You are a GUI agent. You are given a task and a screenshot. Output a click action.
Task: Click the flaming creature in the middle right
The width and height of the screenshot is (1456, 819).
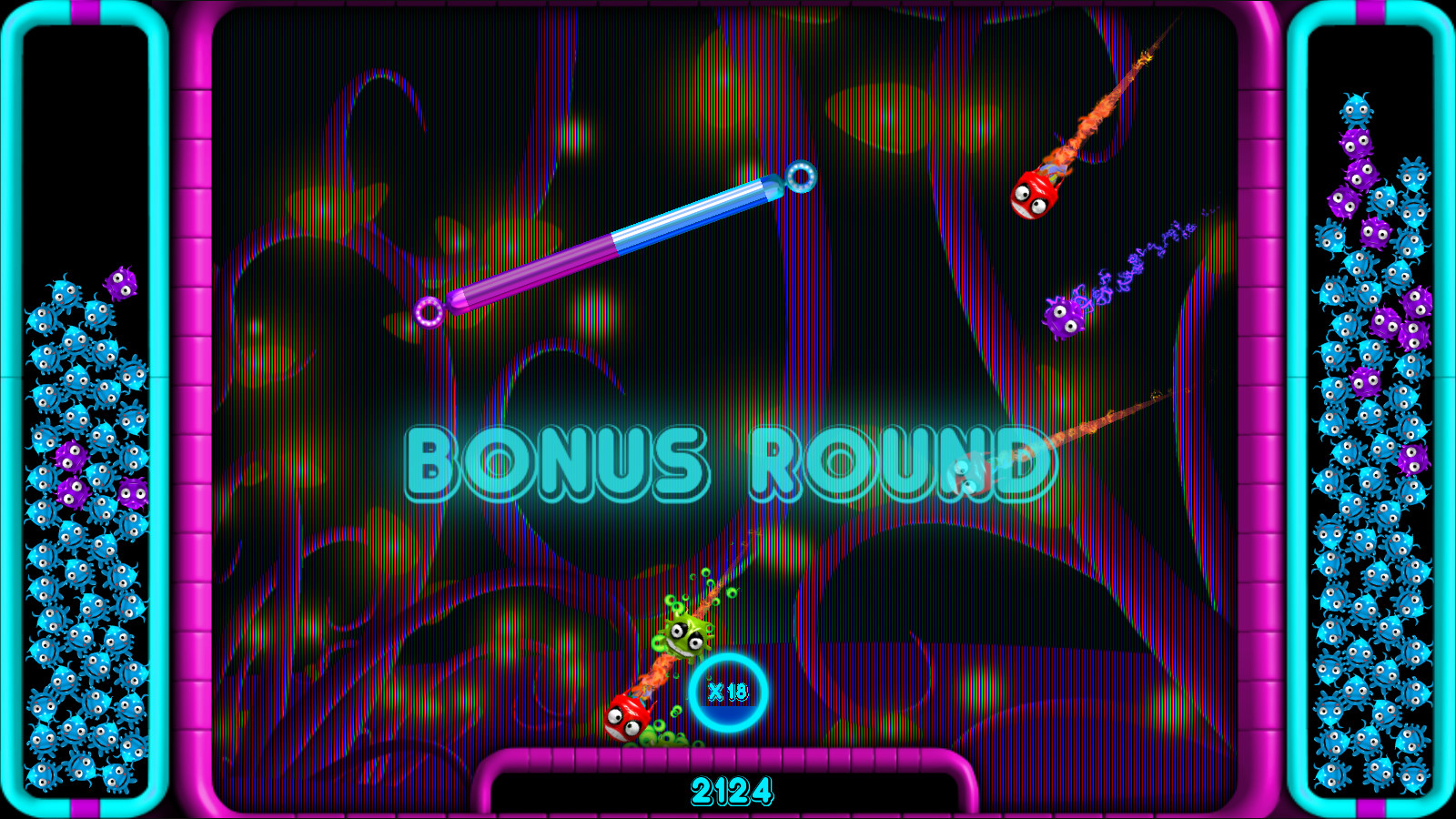coord(969,473)
